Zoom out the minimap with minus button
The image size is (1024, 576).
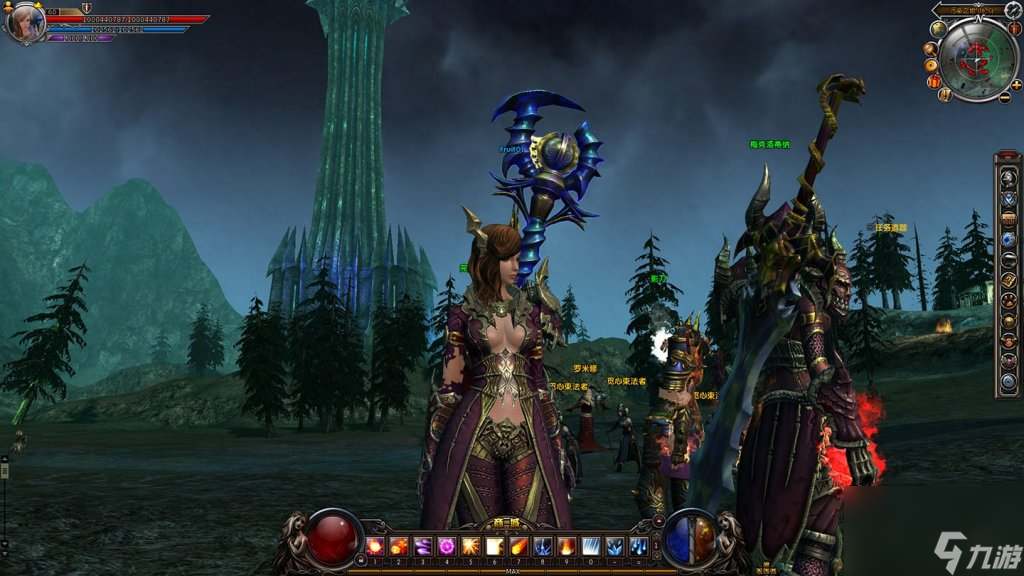[1004, 97]
